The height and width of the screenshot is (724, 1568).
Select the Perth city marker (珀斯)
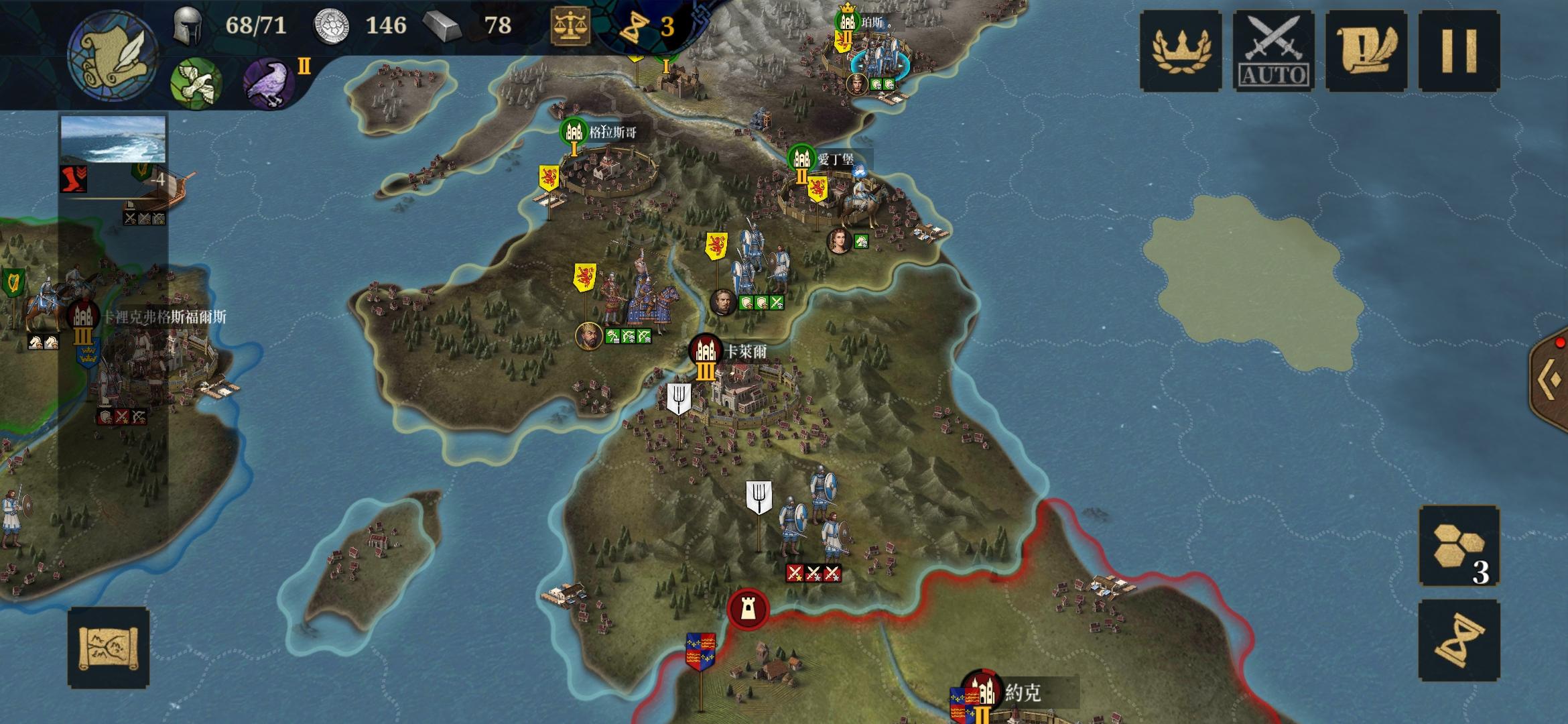848,21
